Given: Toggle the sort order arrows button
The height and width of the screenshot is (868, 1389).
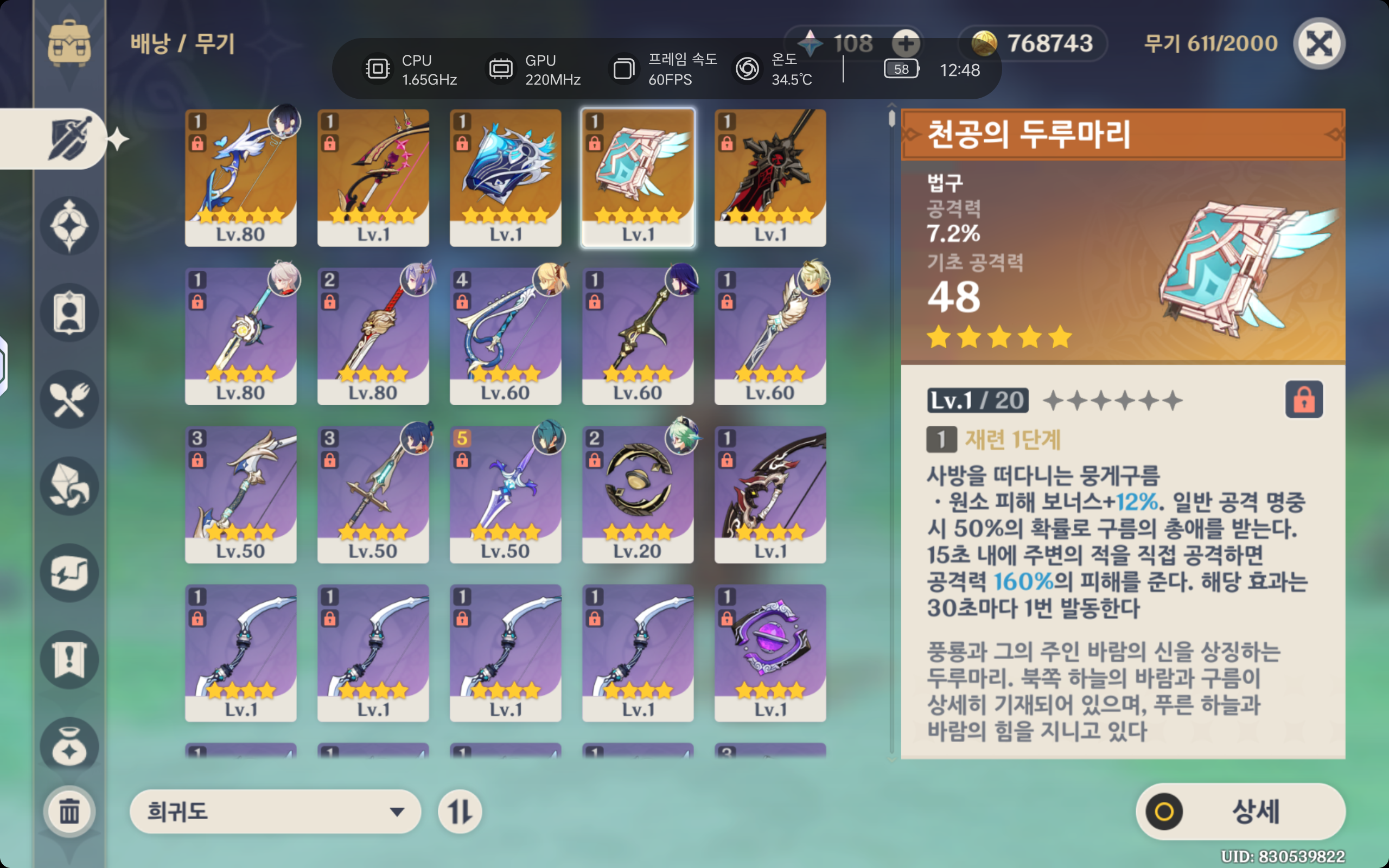Looking at the screenshot, I should pyautogui.click(x=460, y=811).
